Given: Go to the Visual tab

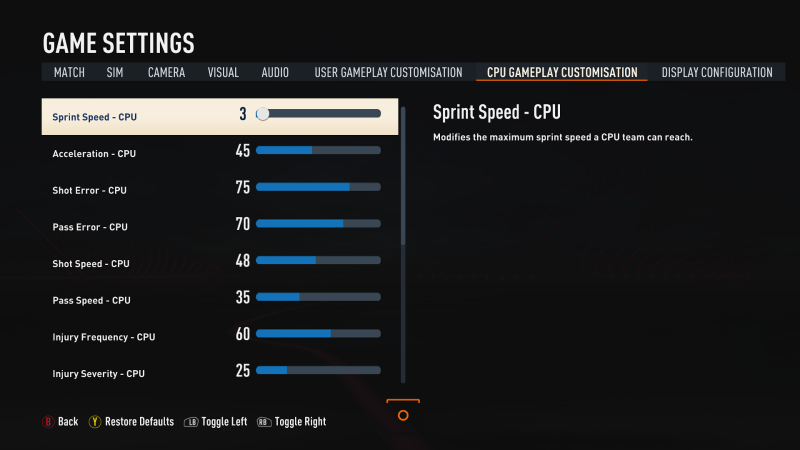Looking at the screenshot, I should tap(223, 73).
